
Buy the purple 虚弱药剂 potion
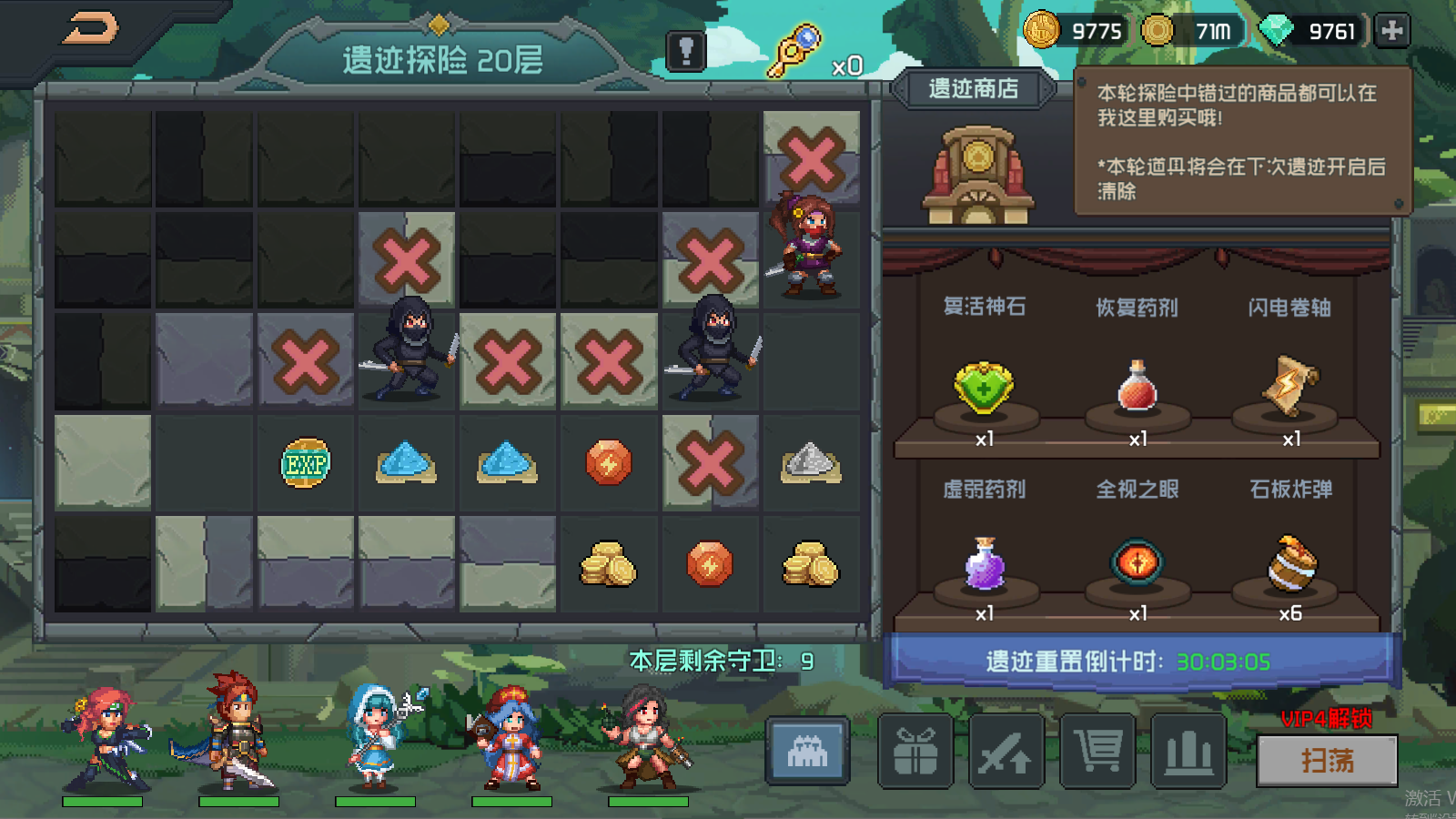[984, 563]
